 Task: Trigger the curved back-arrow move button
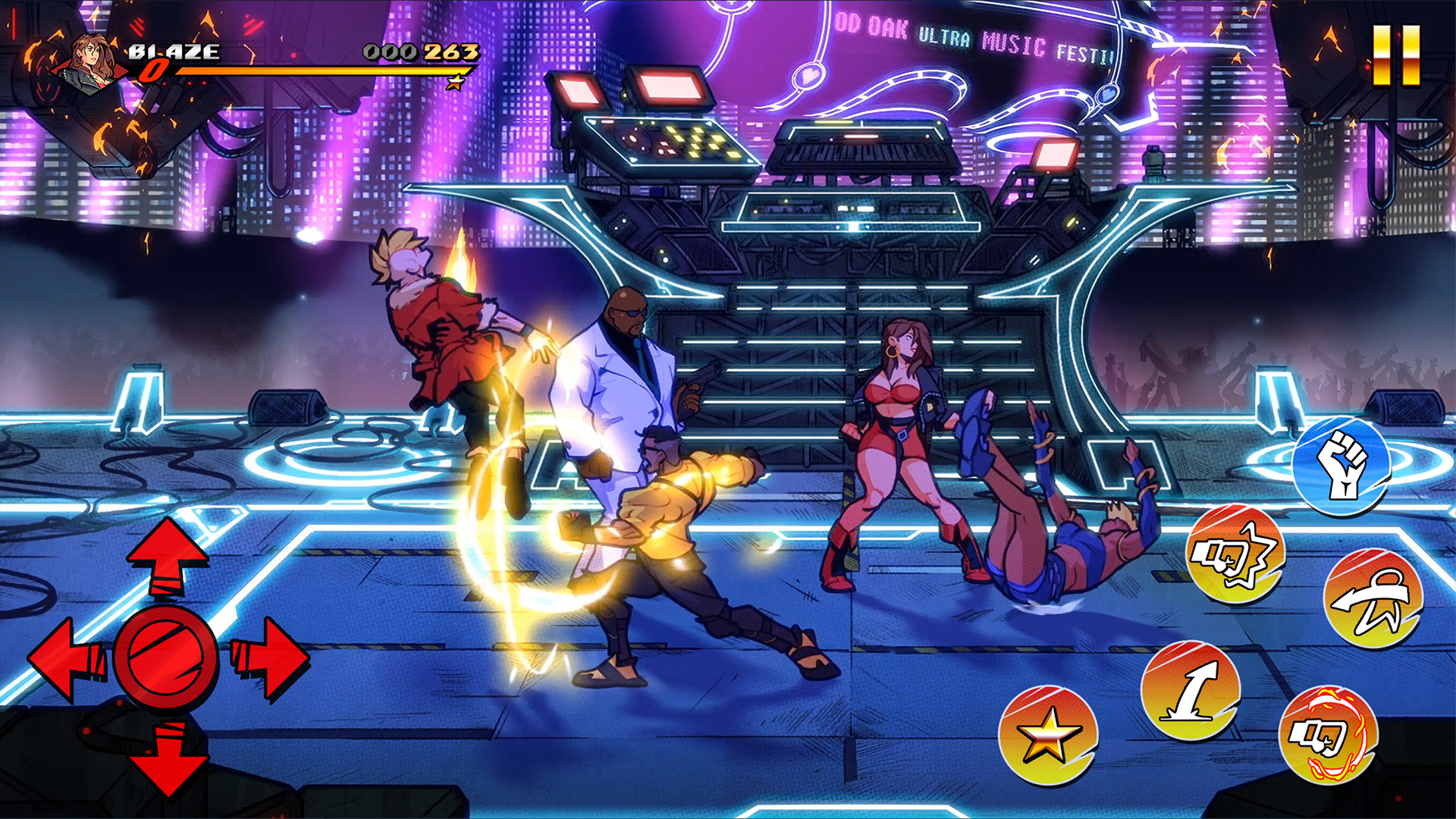pyautogui.click(x=1373, y=599)
